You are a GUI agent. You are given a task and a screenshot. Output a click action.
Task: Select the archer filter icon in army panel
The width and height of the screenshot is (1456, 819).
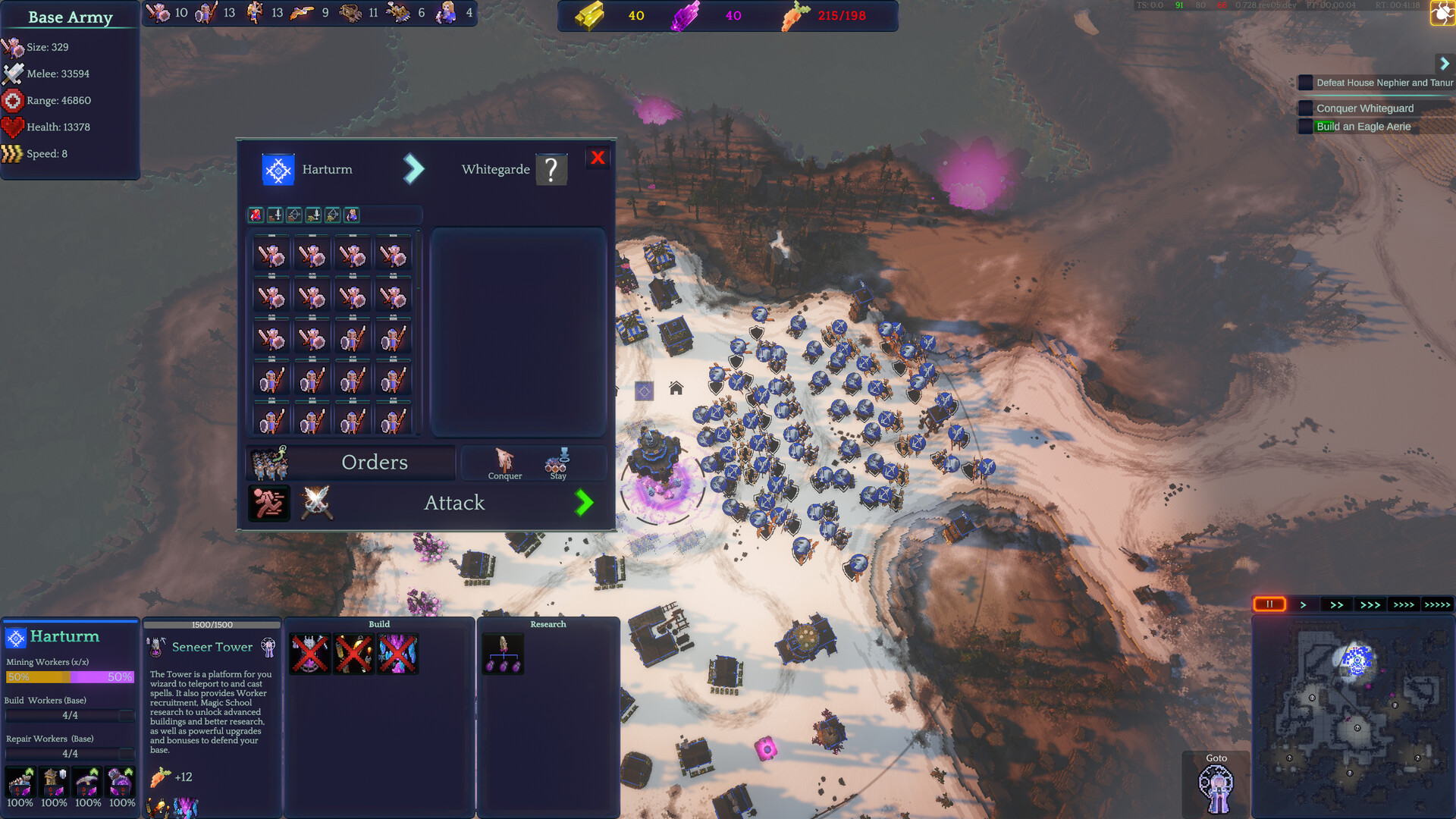[x=294, y=215]
